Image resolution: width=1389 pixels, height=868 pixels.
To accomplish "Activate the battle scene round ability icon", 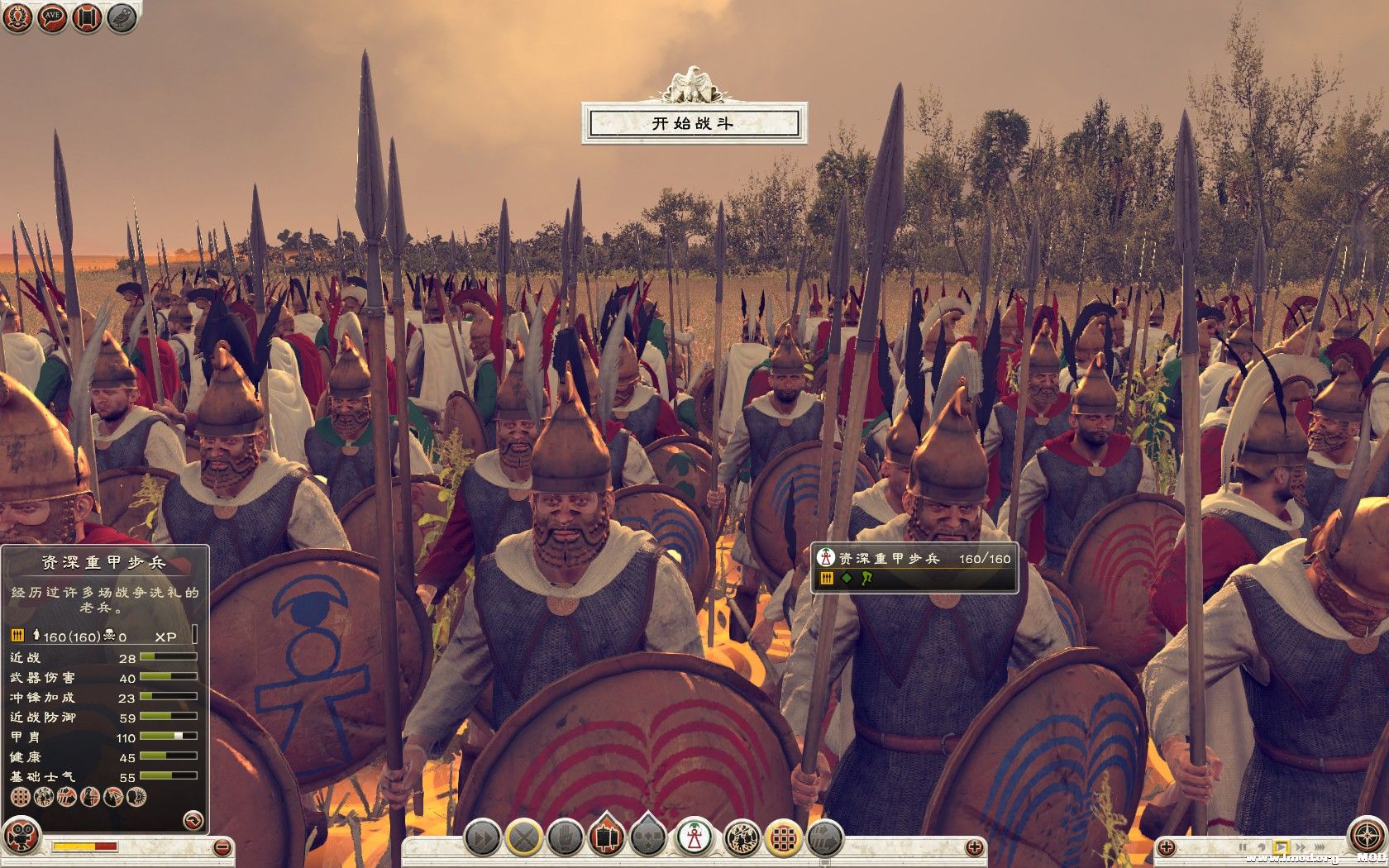I will [740, 838].
